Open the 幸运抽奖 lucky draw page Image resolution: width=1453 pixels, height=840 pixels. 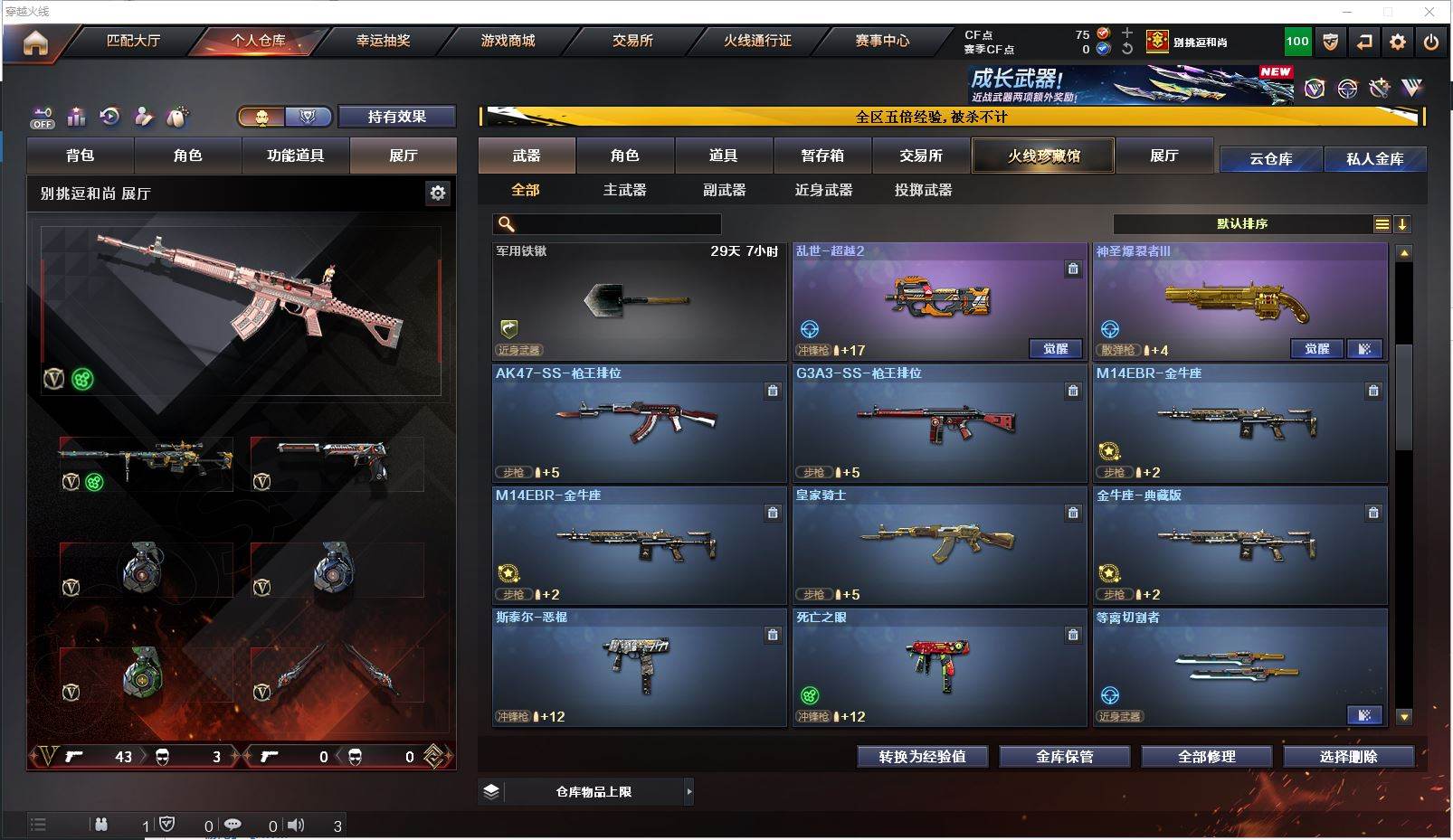[383, 41]
